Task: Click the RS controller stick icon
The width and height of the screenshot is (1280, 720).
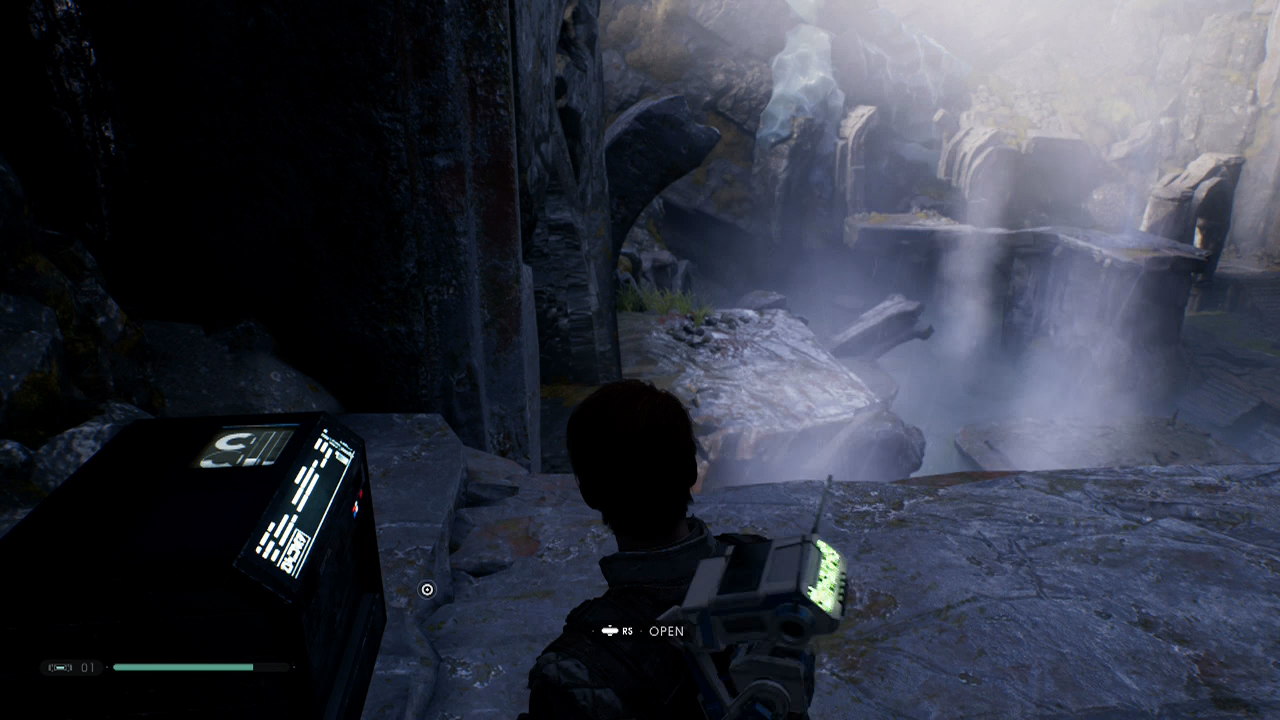Action: [x=612, y=631]
